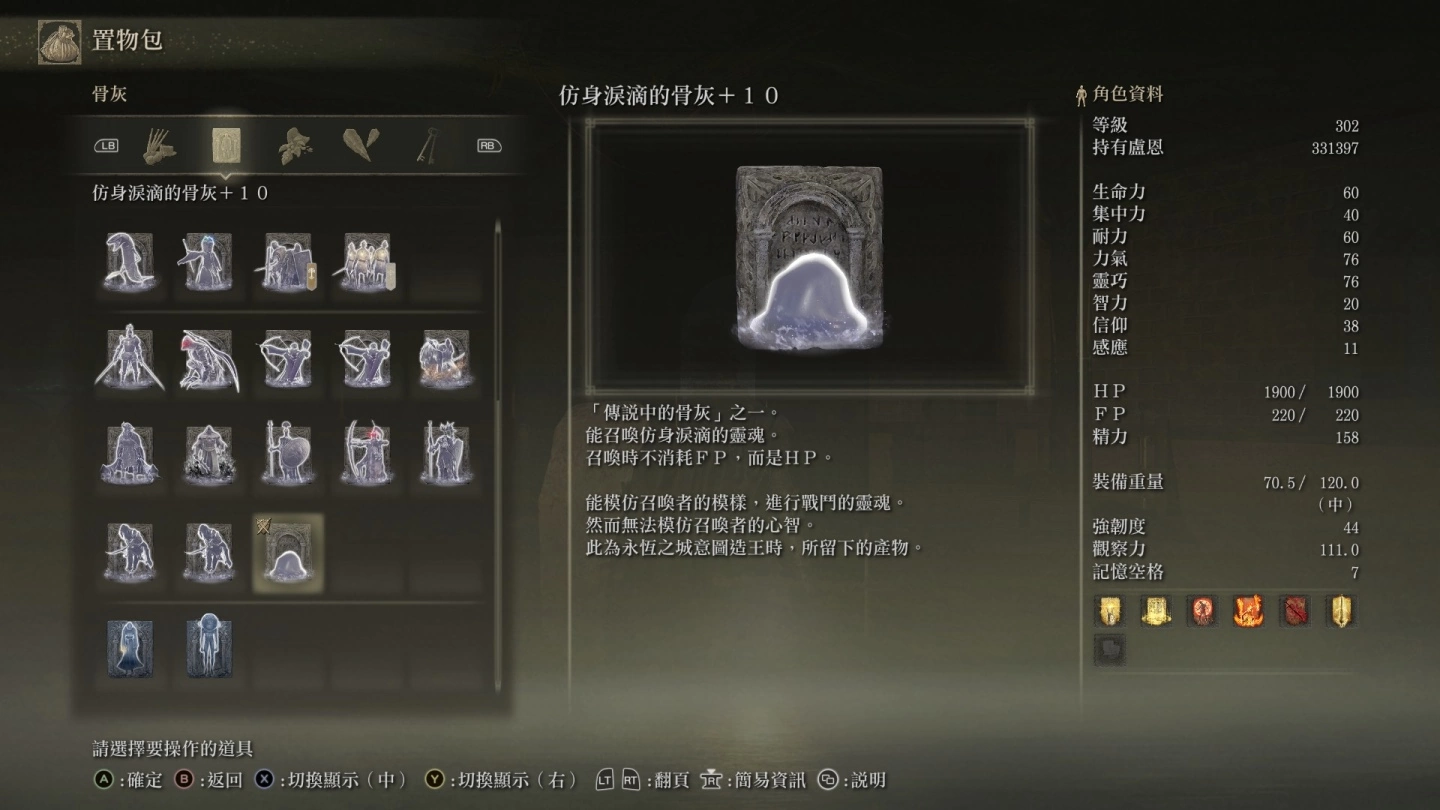1440x810 pixels.
Task: Switch to the spirit ashes gravestone tab
Action: click(226, 146)
